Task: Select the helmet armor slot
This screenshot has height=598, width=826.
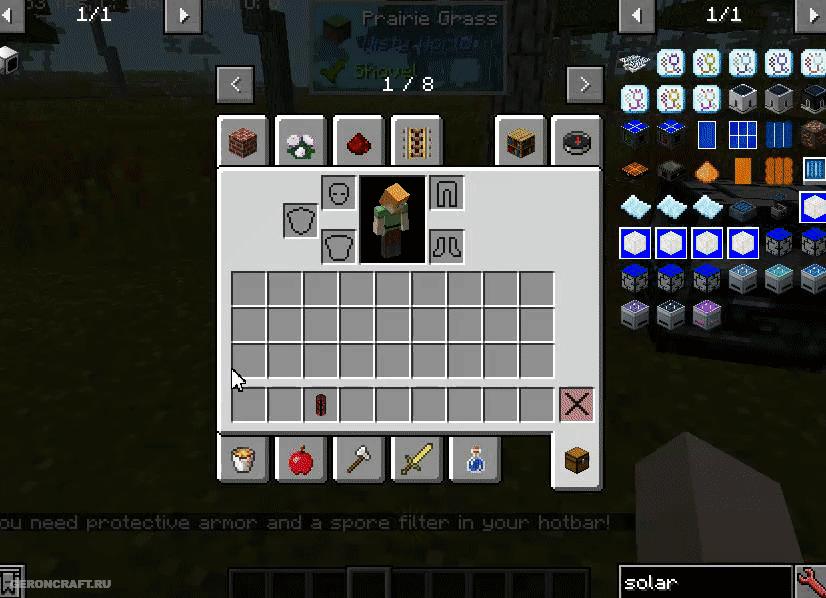Action: coord(339,193)
